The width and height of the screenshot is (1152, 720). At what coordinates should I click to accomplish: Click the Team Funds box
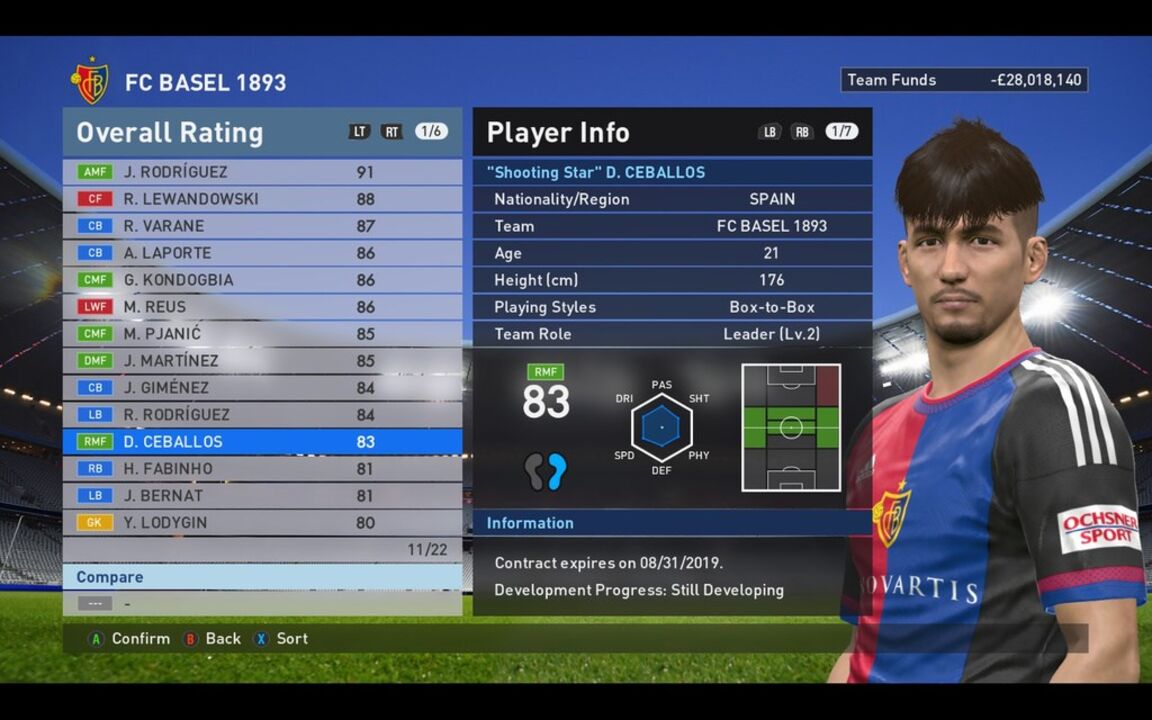[x=964, y=80]
